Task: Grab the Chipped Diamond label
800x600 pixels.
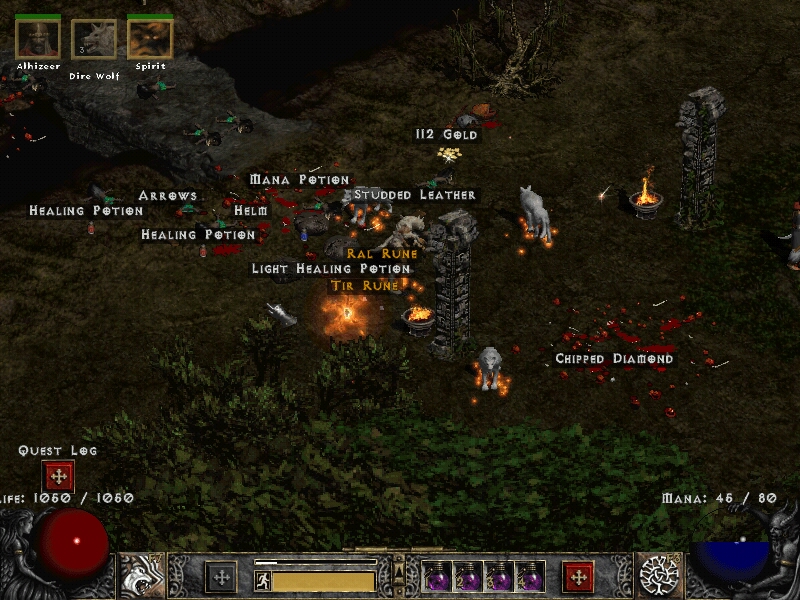Action: 615,359
